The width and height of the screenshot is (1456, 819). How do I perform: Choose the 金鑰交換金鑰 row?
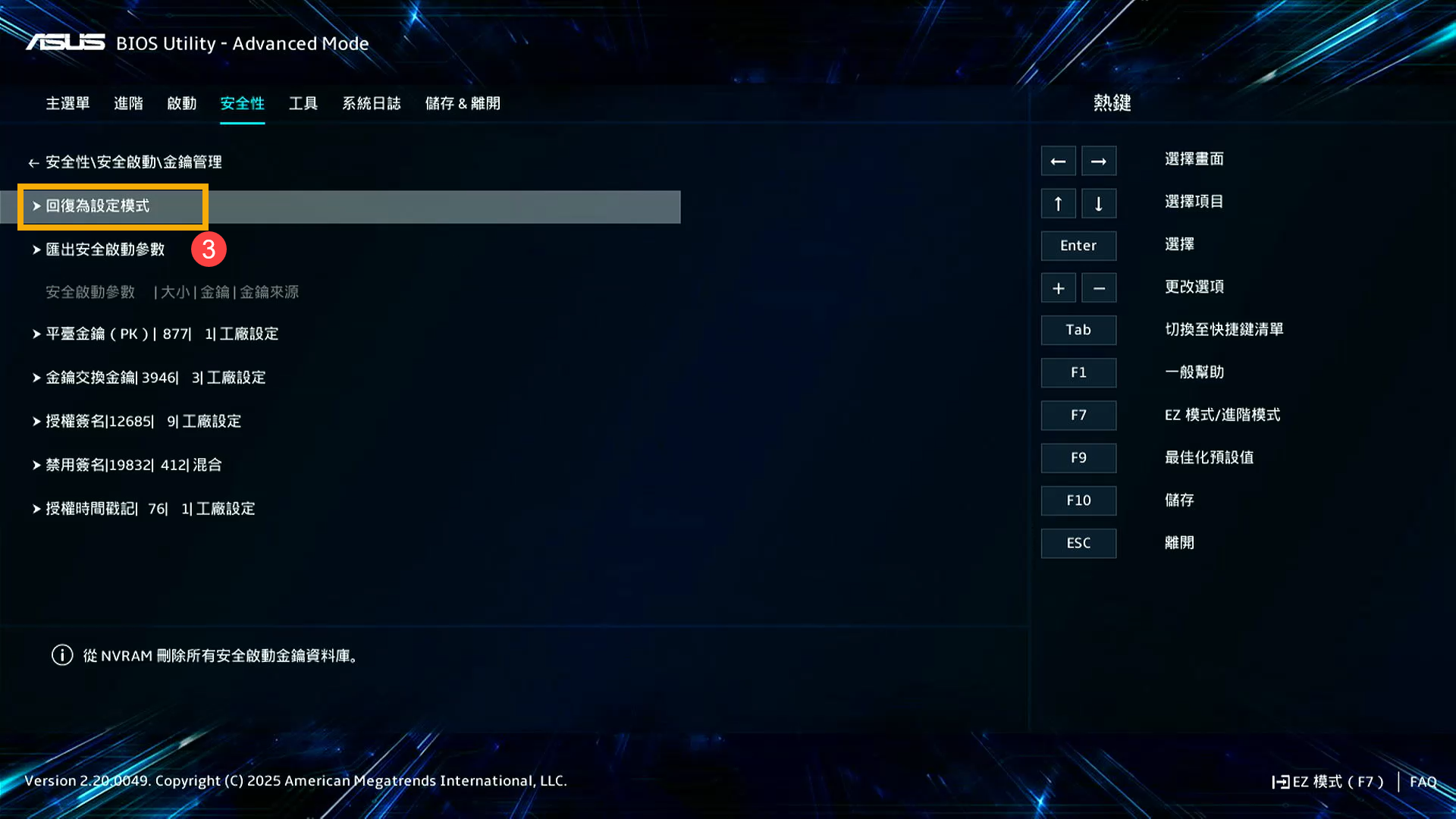click(155, 378)
